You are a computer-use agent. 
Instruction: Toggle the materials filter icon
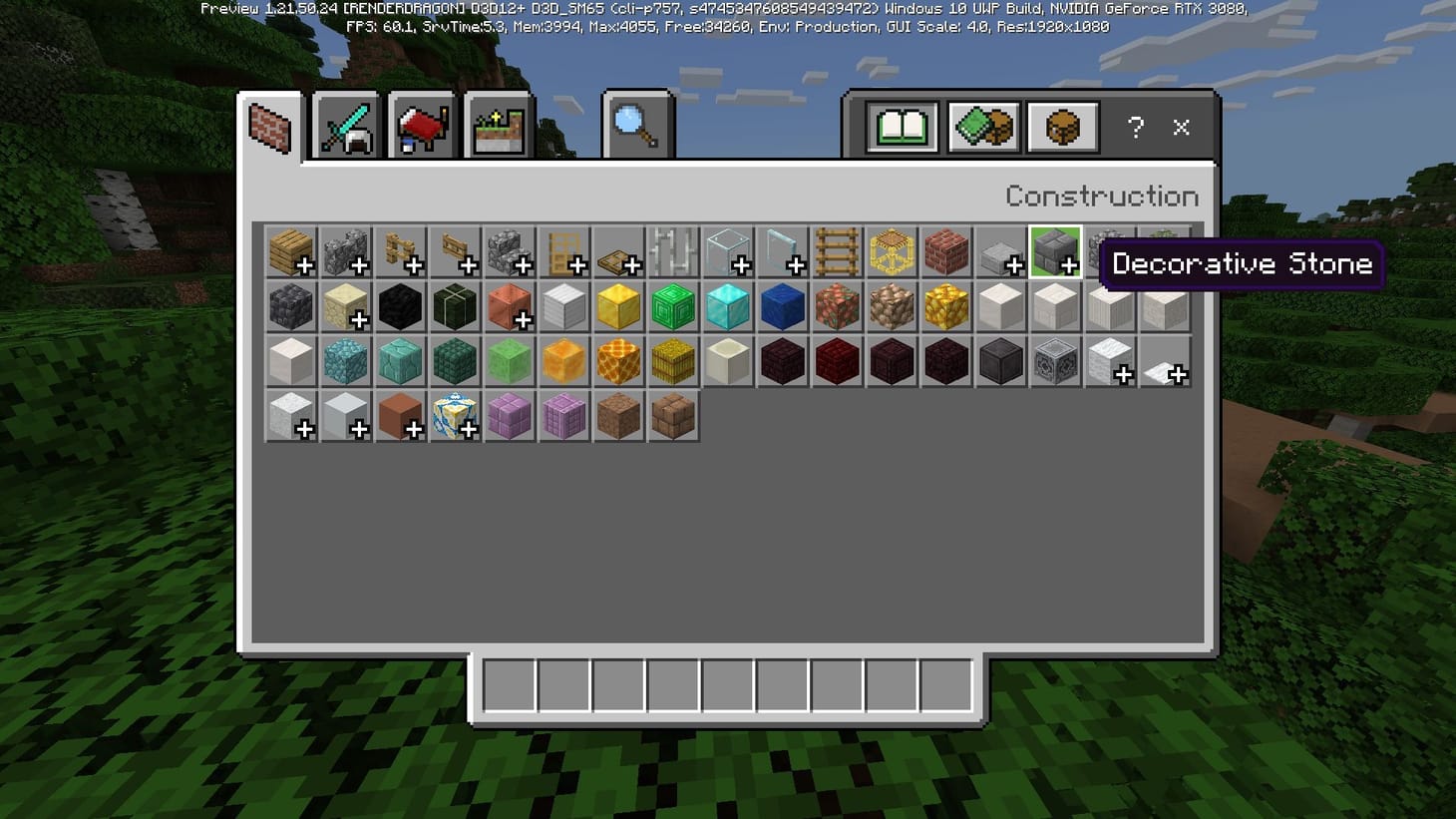coord(1061,127)
